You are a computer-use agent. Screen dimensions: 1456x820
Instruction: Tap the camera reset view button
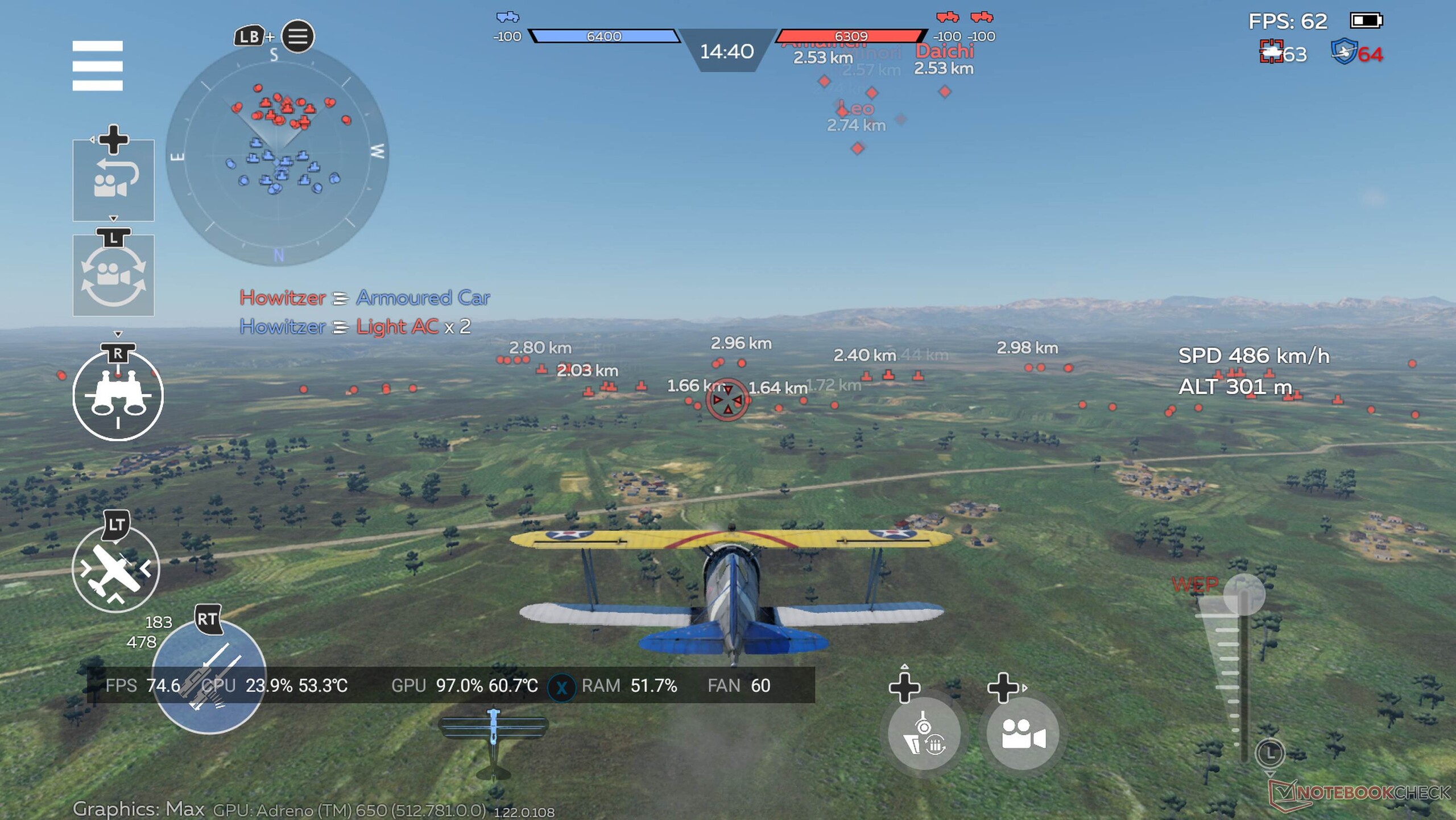coord(113,181)
